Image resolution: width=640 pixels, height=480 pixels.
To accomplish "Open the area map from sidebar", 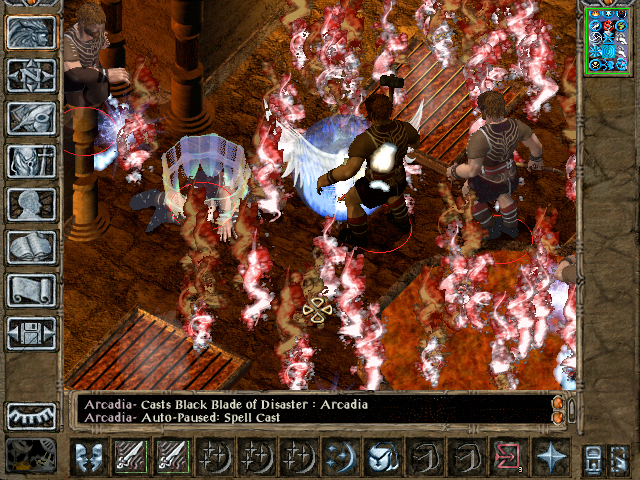I will (31, 75).
